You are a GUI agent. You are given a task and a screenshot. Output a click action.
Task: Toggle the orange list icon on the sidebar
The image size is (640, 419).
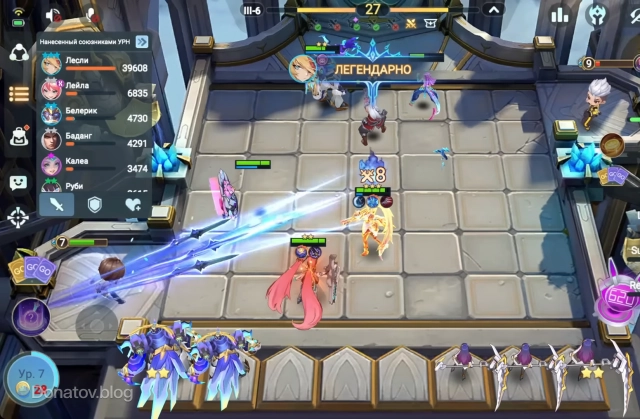tap(18, 94)
